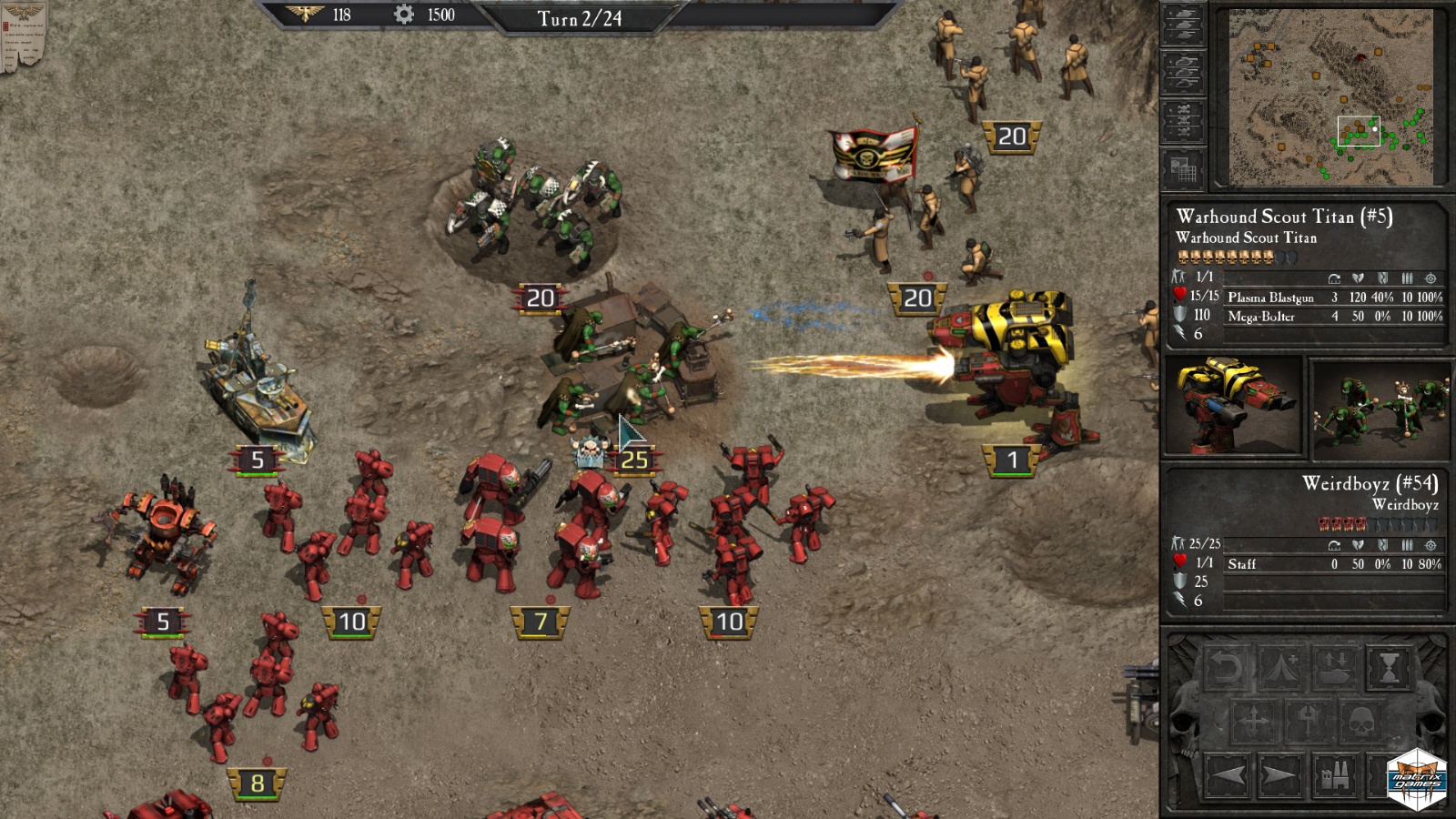Click the viewport rectangle on the minimap
Image resolution: width=1456 pixels, height=819 pixels.
(1359, 130)
